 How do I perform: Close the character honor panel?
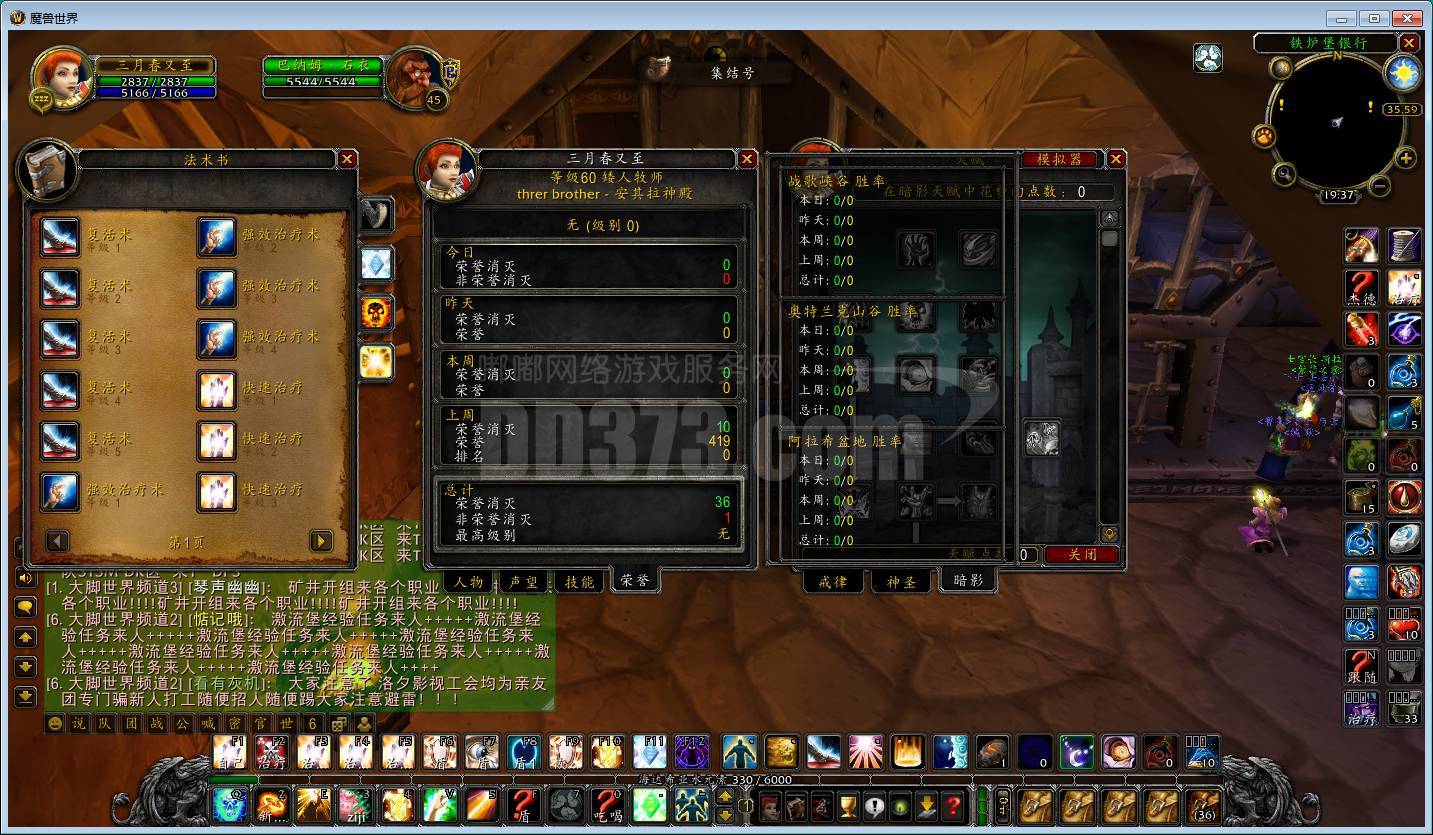[747, 159]
